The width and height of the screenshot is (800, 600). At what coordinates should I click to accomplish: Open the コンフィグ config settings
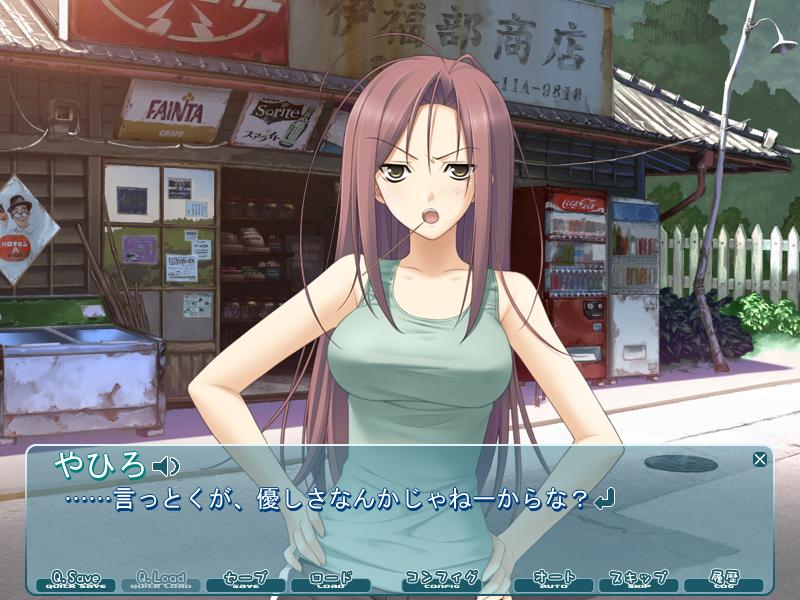click(441, 581)
